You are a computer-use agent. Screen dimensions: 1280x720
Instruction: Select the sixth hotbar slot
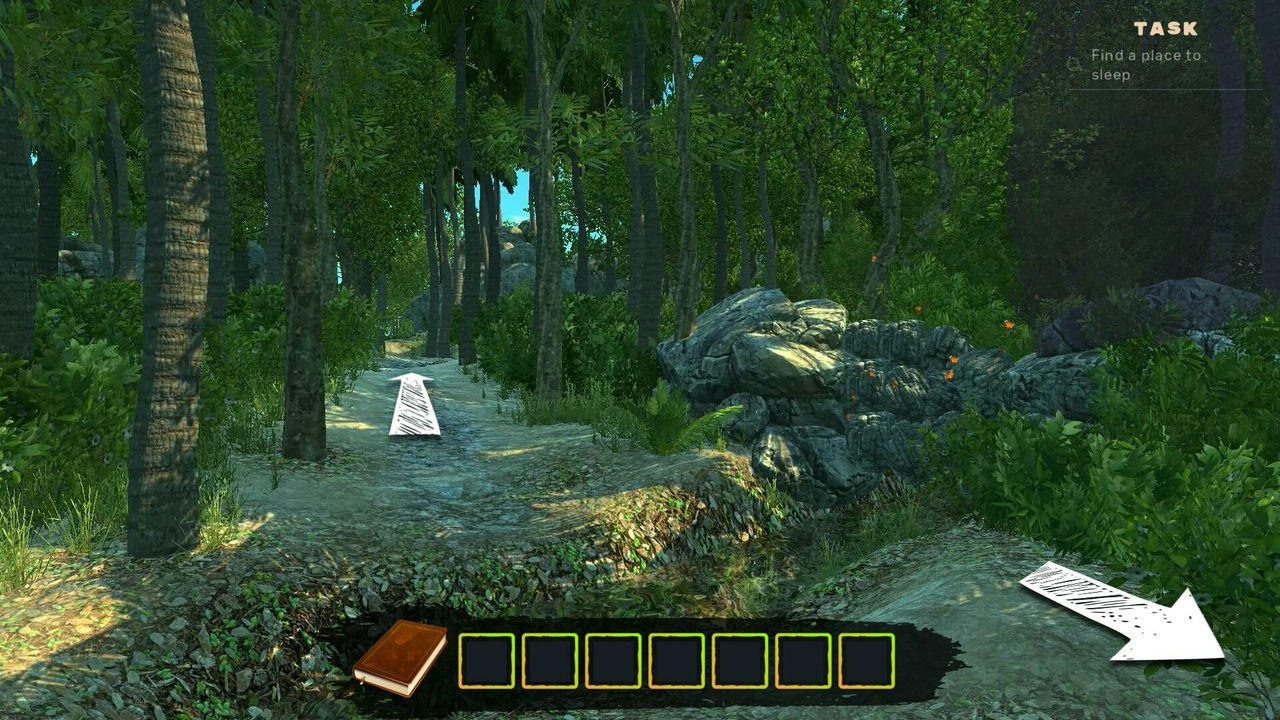click(x=805, y=662)
